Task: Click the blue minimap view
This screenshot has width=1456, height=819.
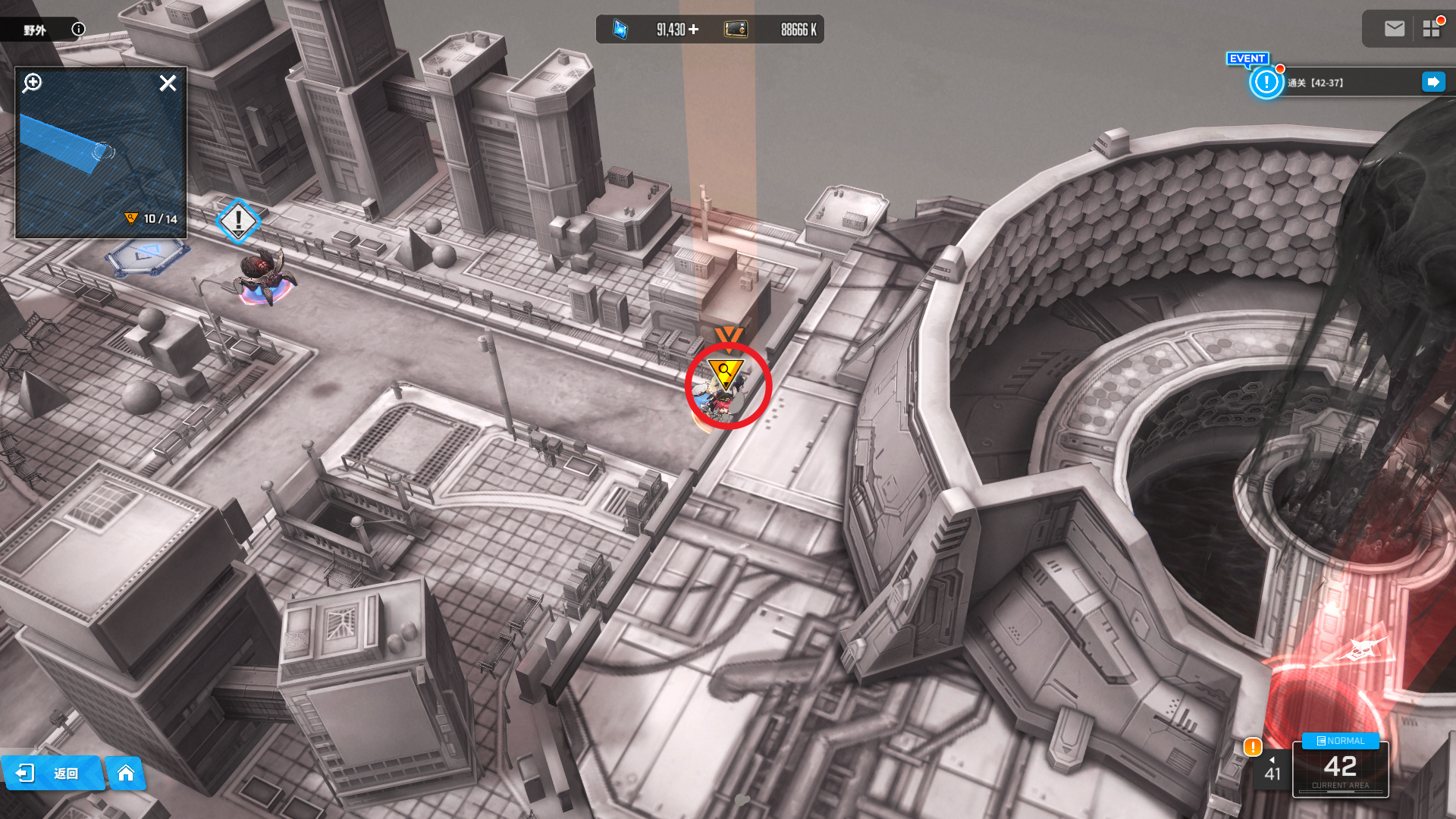Action: (x=100, y=159)
